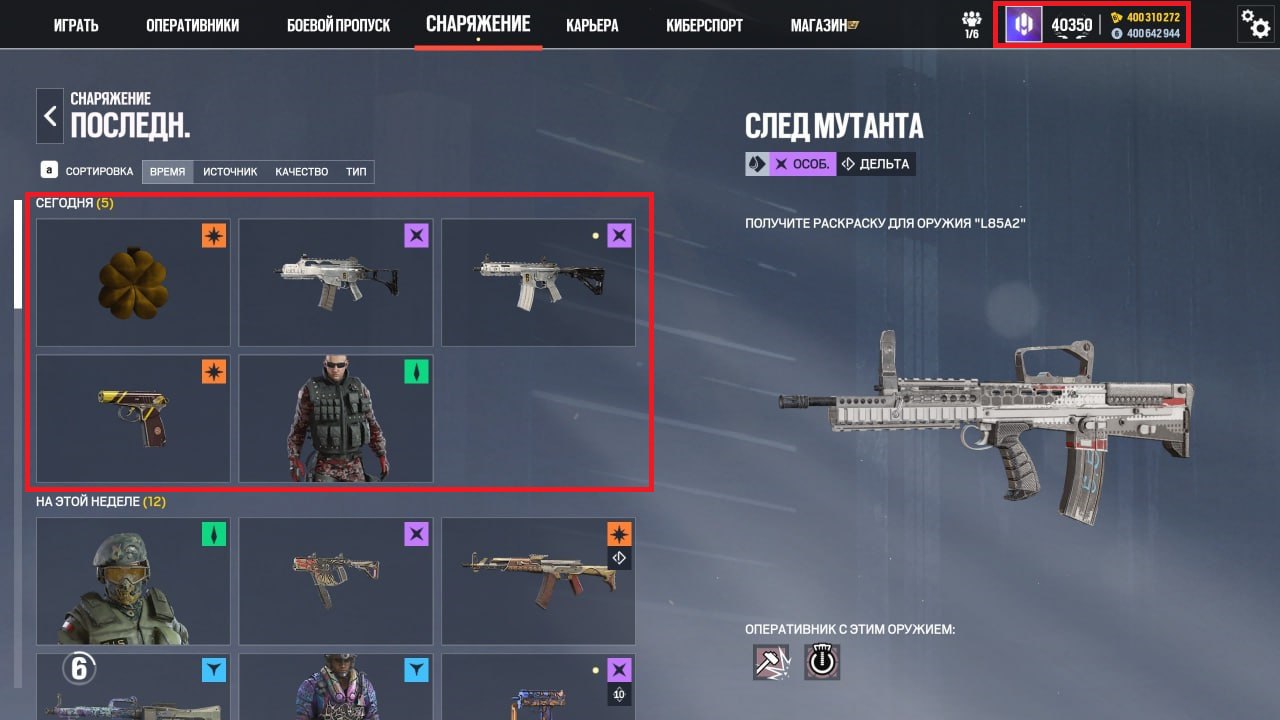The height and width of the screenshot is (720, 1280).
Task: Select the gold clover charm thumbnail
Action: [x=132, y=281]
